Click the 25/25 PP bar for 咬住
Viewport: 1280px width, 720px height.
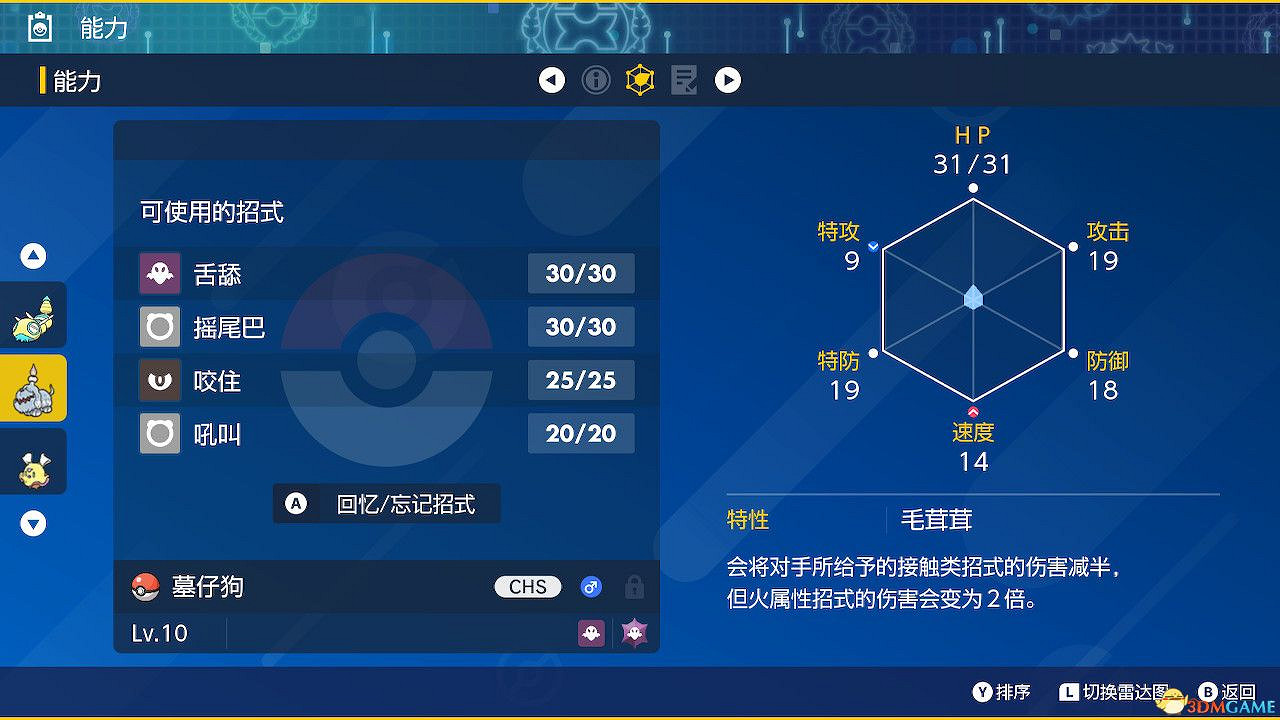pyautogui.click(x=581, y=380)
